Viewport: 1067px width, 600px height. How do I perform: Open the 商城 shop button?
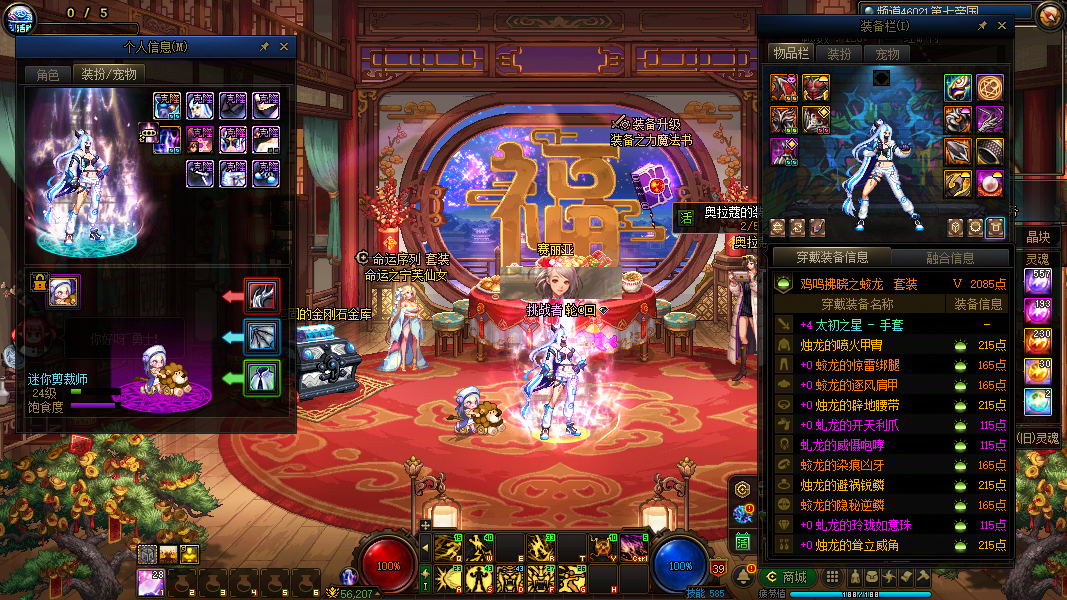[785, 577]
